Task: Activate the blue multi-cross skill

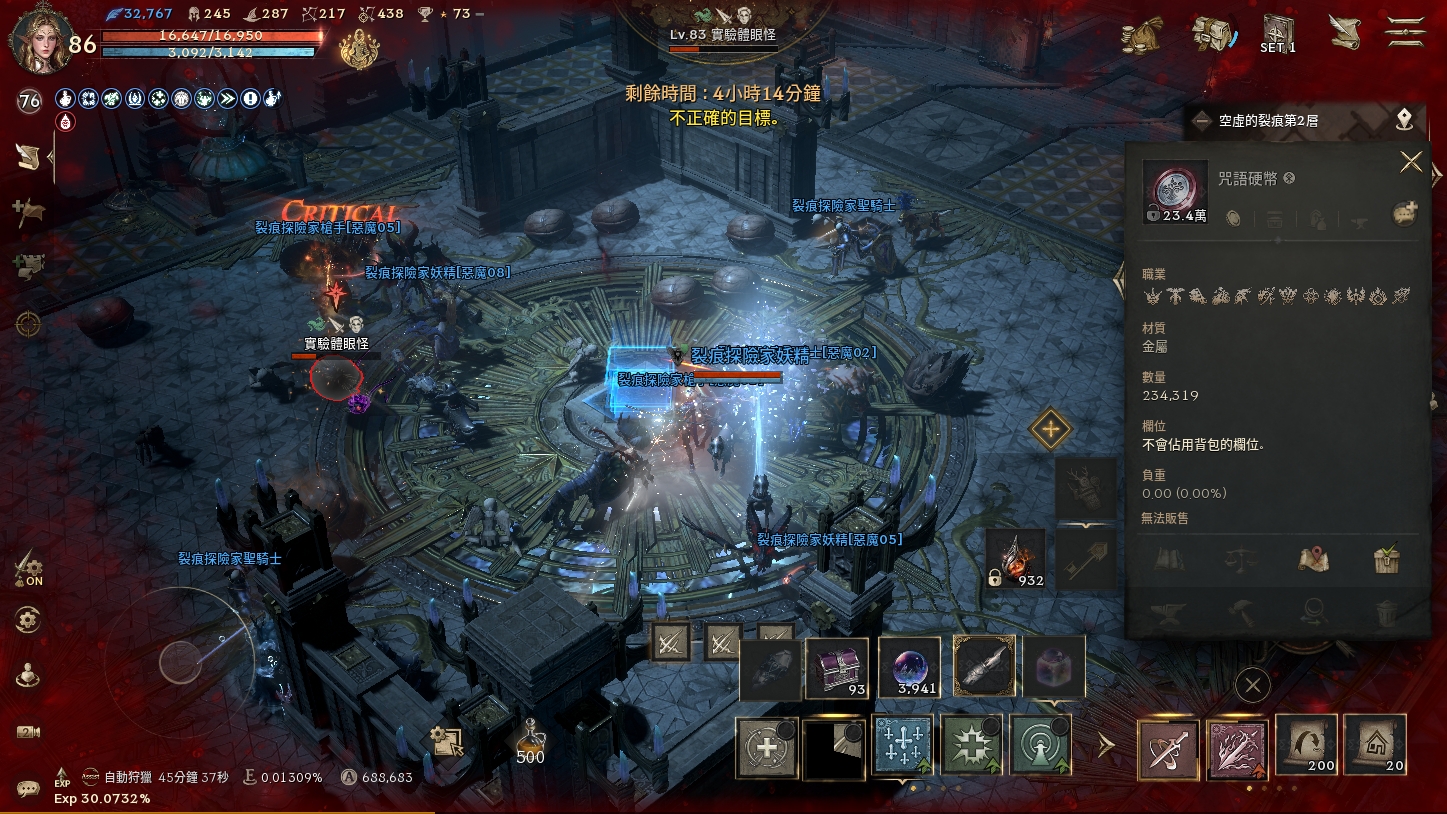Action: click(x=903, y=746)
